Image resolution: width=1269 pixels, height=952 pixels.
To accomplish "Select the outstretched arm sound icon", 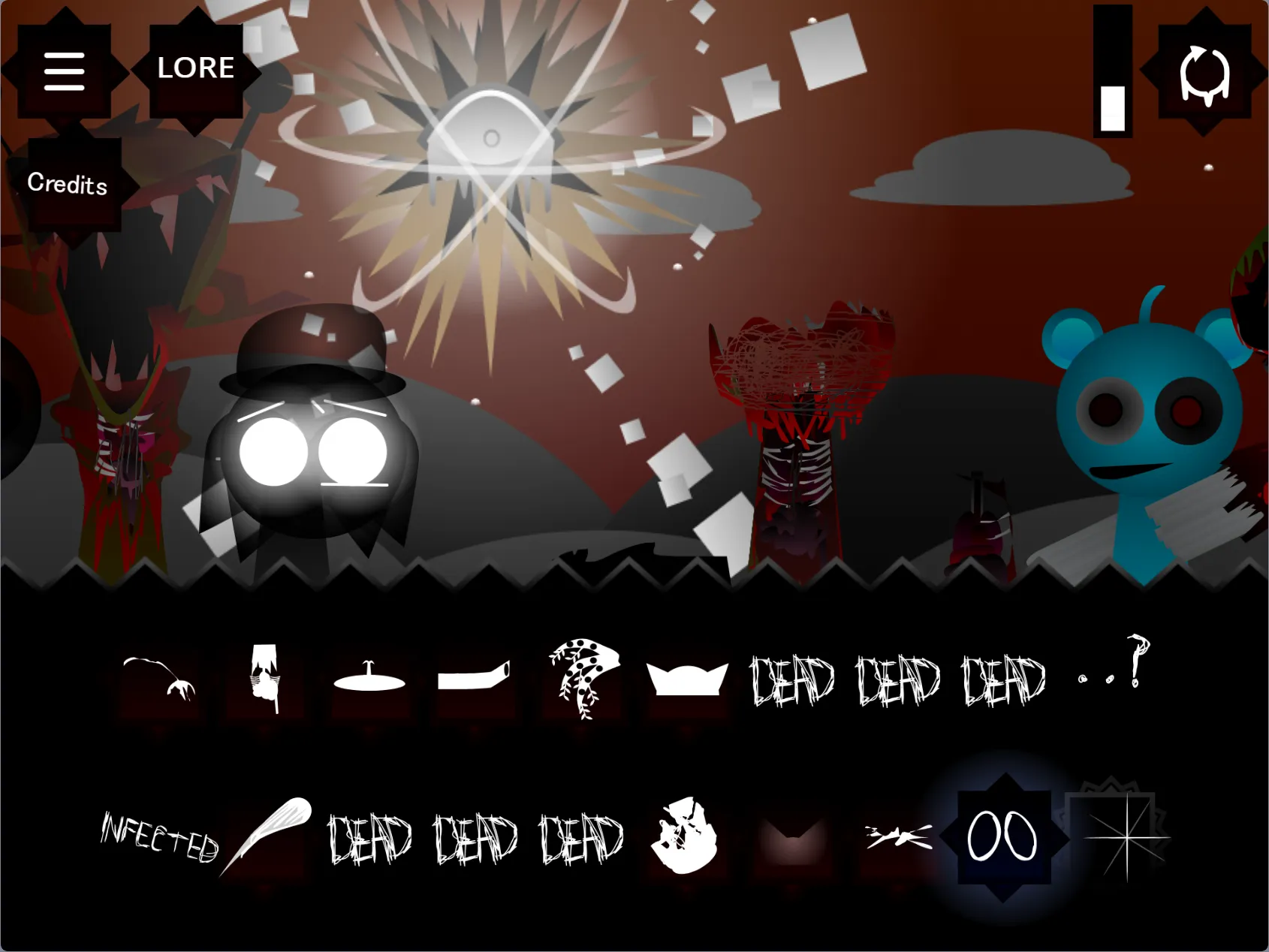I will (475, 674).
